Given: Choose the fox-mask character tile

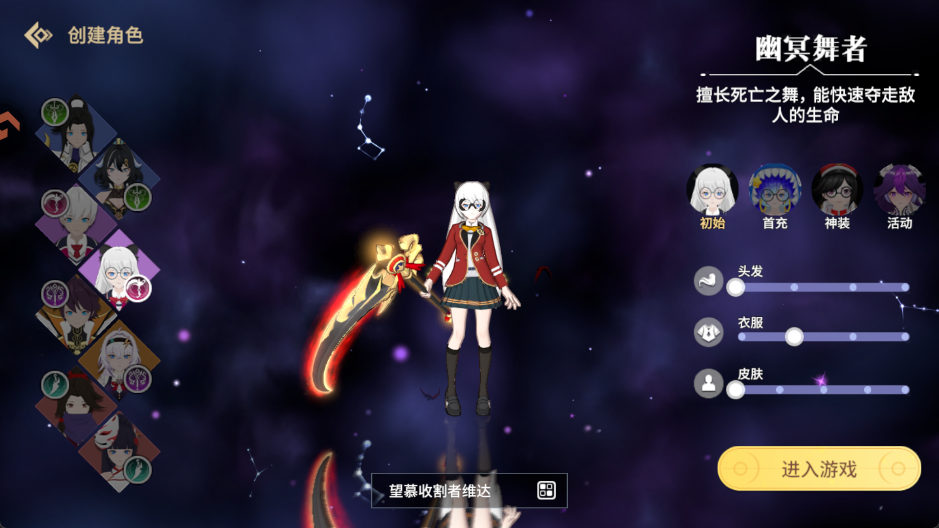Looking at the screenshot, I should [118, 447].
